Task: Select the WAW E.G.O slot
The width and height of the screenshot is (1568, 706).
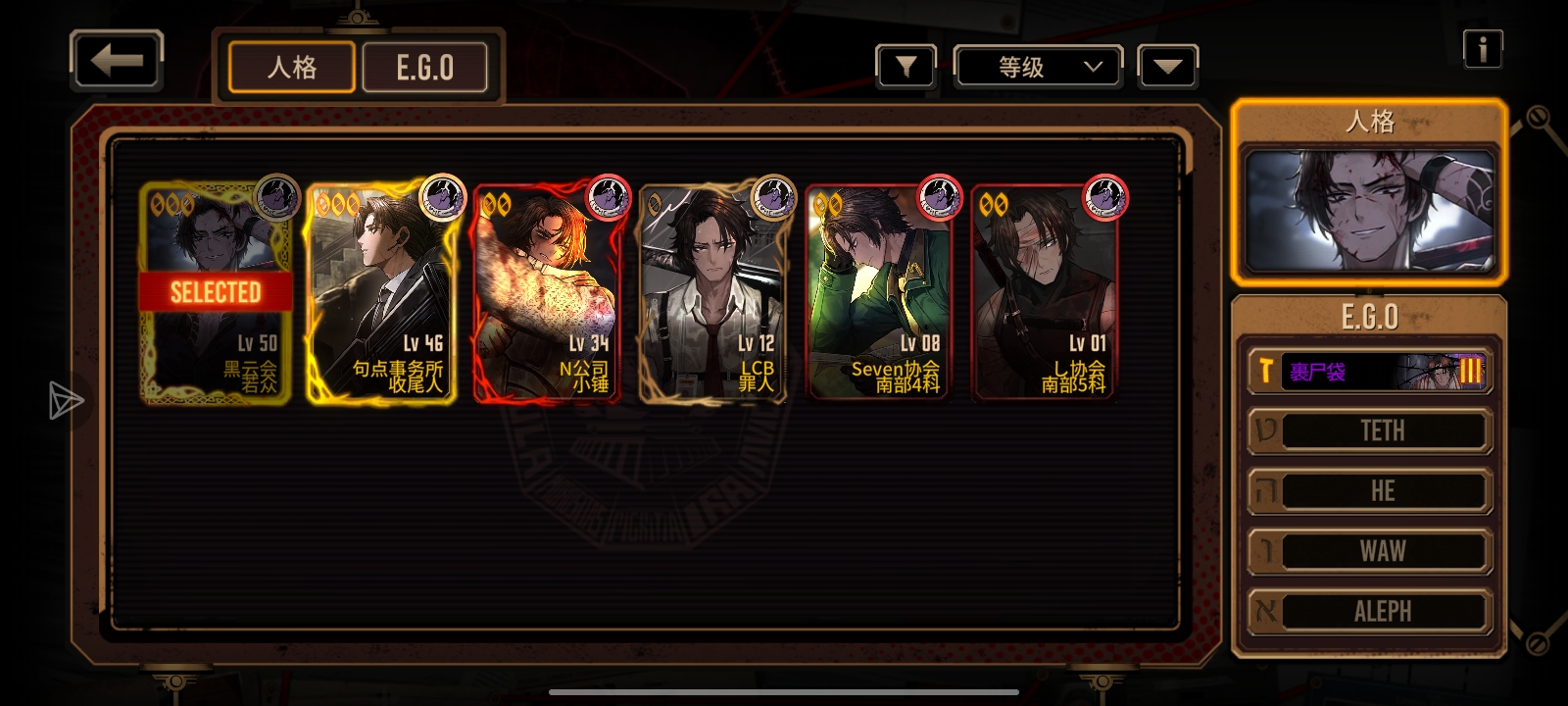Action: point(1369,552)
